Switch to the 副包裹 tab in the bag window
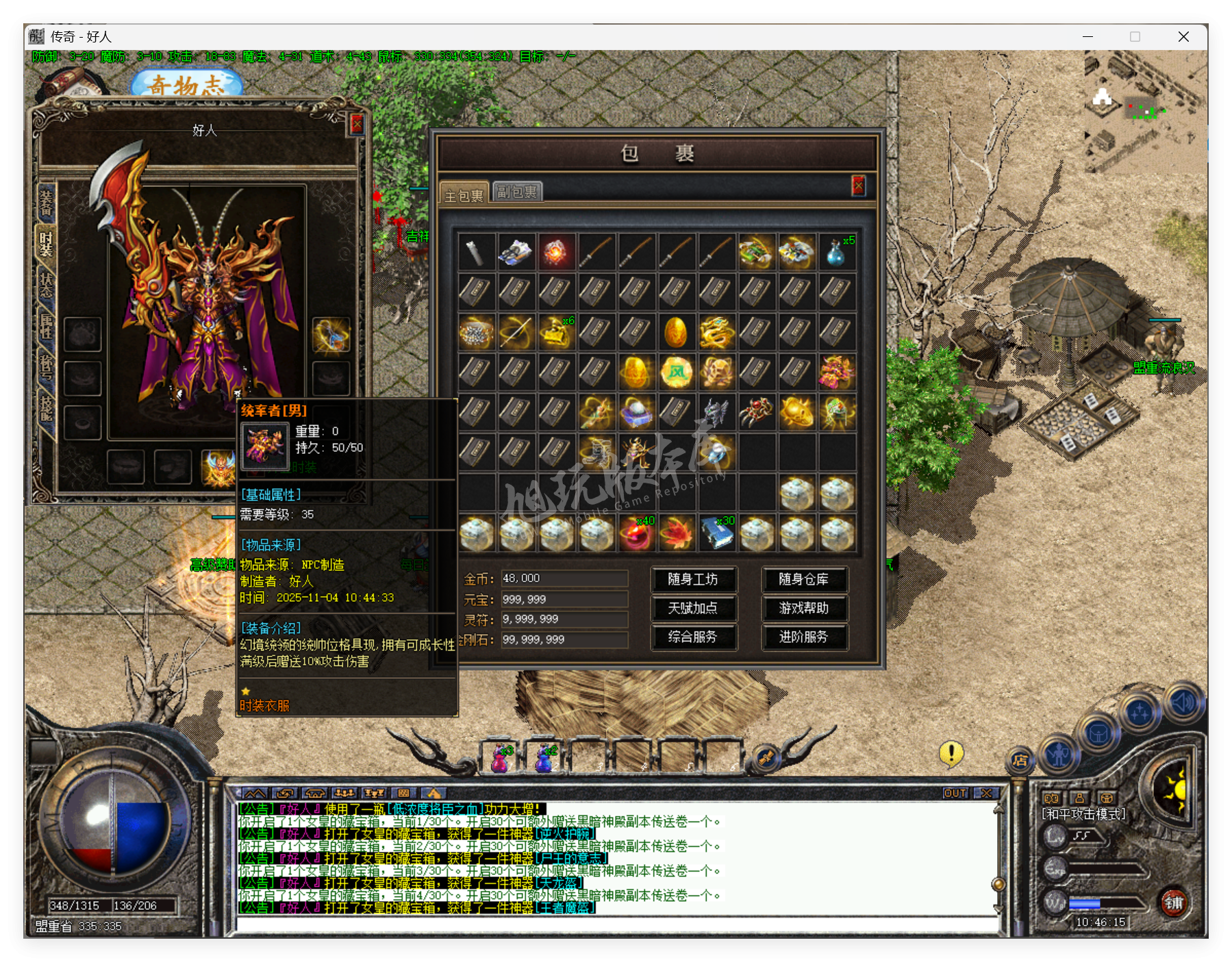The width and height of the screenshot is (1232, 962). coord(518,192)
